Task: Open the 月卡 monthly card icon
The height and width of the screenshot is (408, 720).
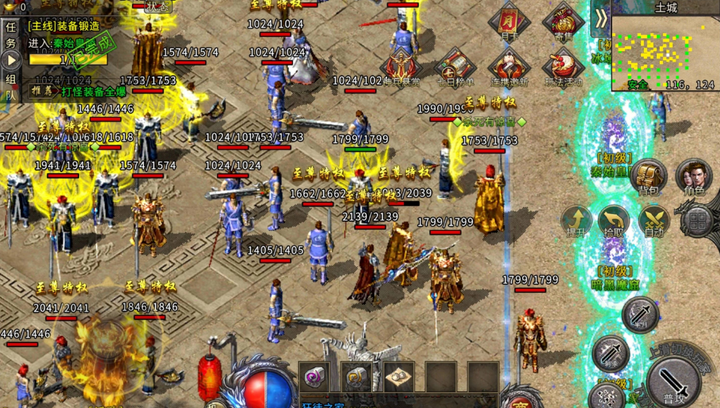Action: (511, 22)
